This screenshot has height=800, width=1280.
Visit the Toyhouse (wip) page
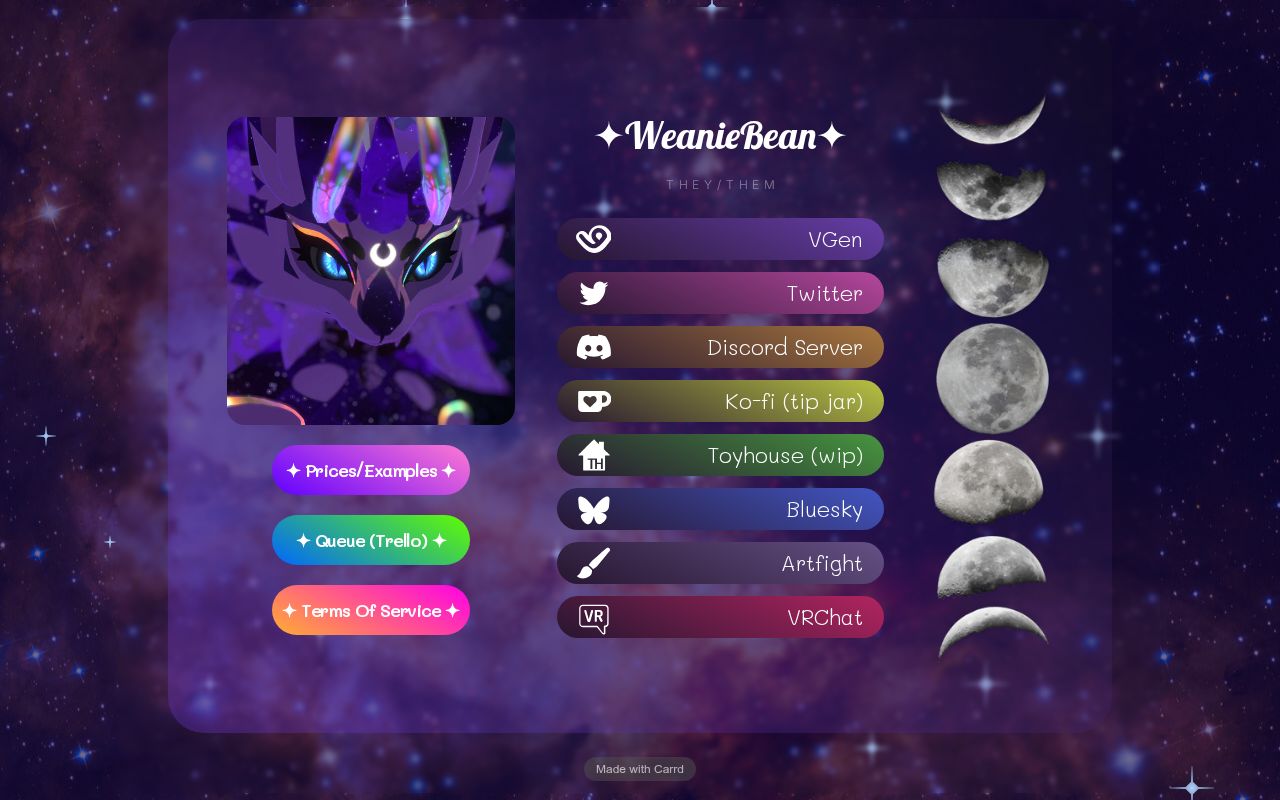720,455
